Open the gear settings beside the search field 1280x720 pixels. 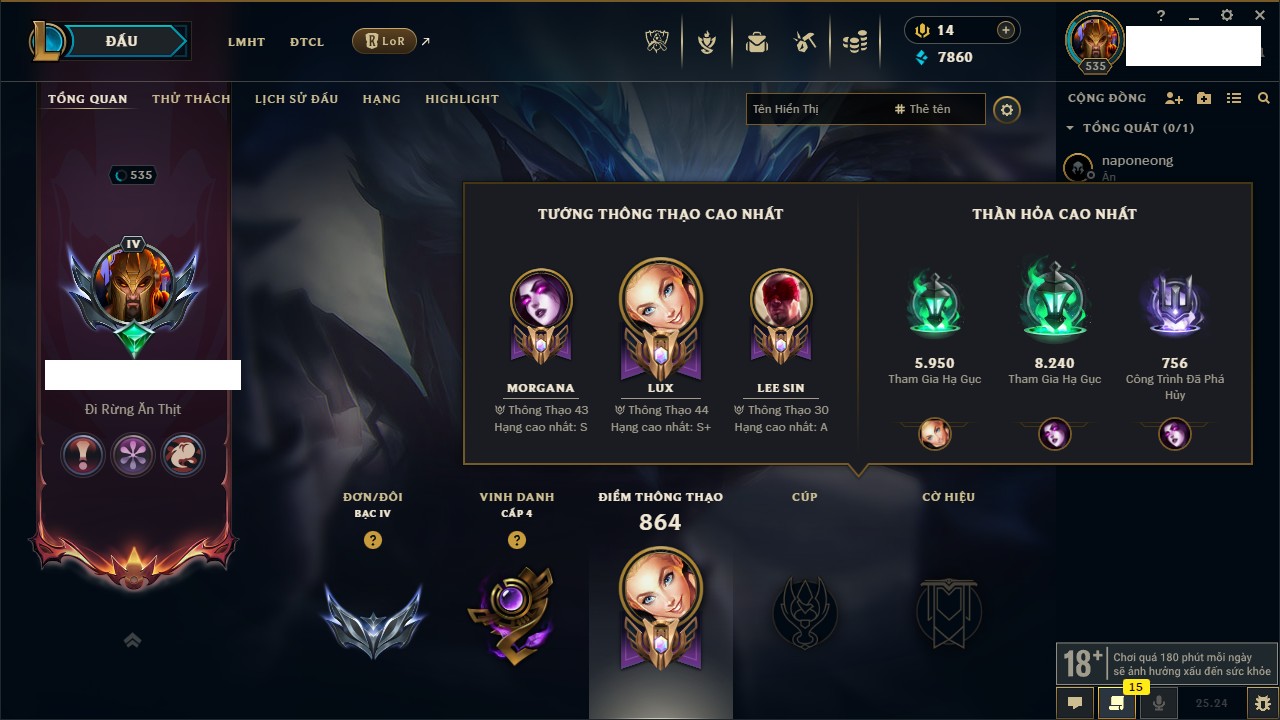point(1007,109)
